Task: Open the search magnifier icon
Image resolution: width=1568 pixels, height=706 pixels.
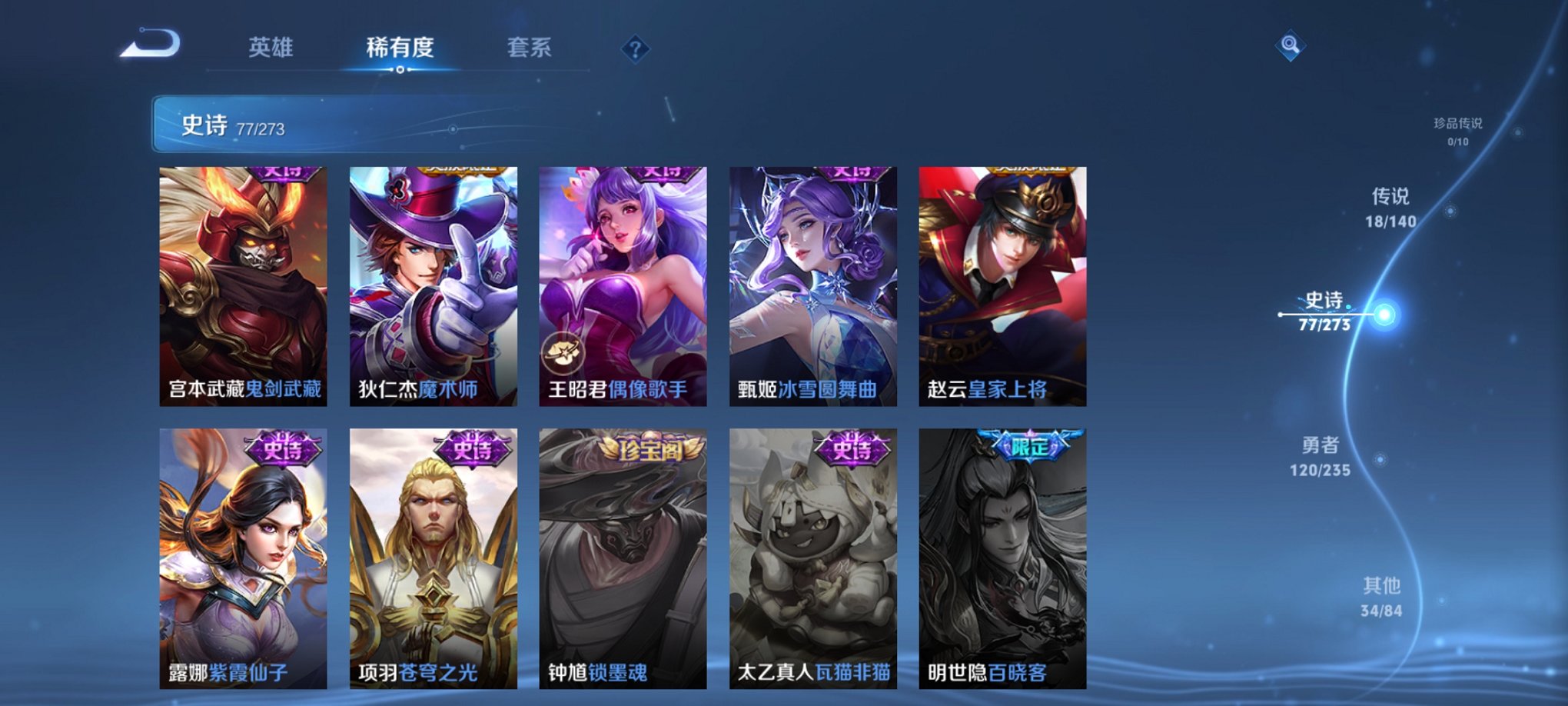Action: coord(1291,45)
